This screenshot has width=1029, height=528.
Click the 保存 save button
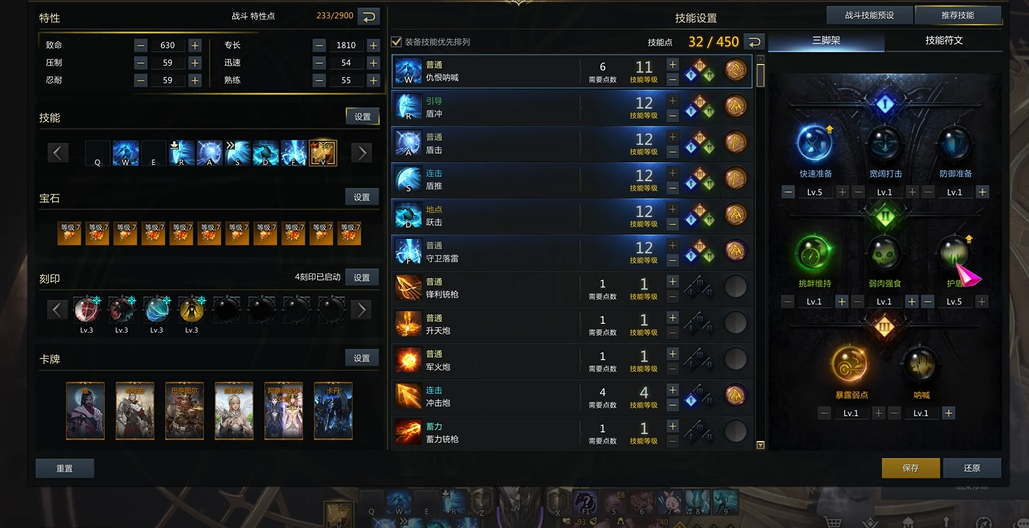pos(910,468)
